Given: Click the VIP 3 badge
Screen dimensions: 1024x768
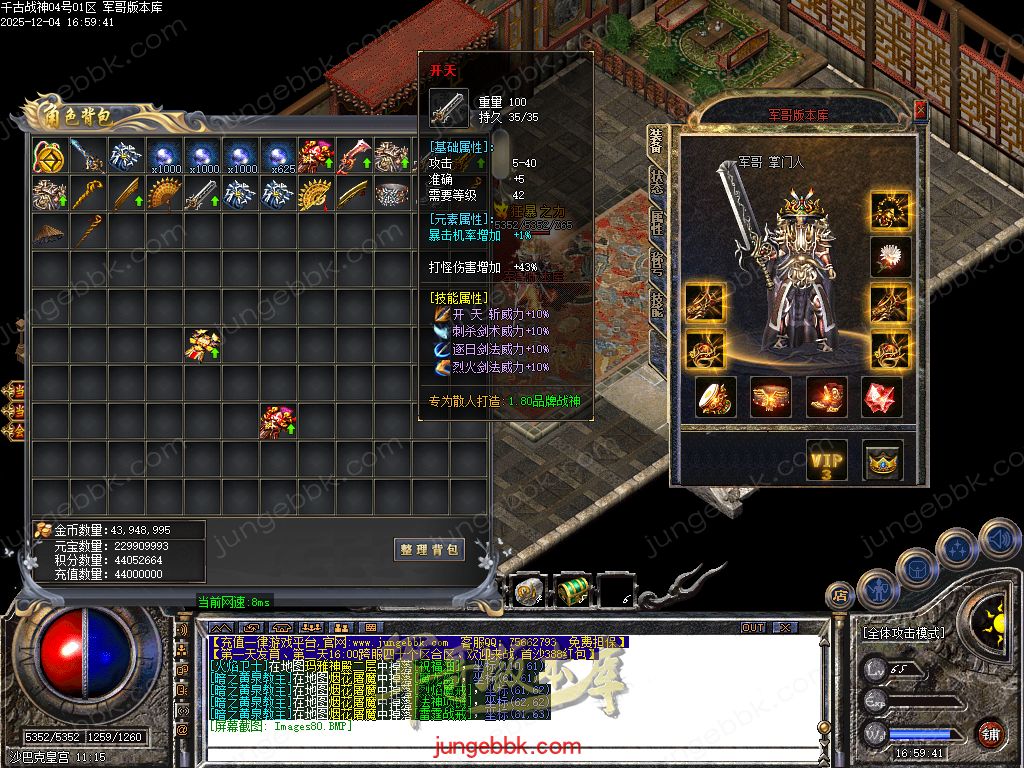Looking at the screenshot, I should [826, 460].
